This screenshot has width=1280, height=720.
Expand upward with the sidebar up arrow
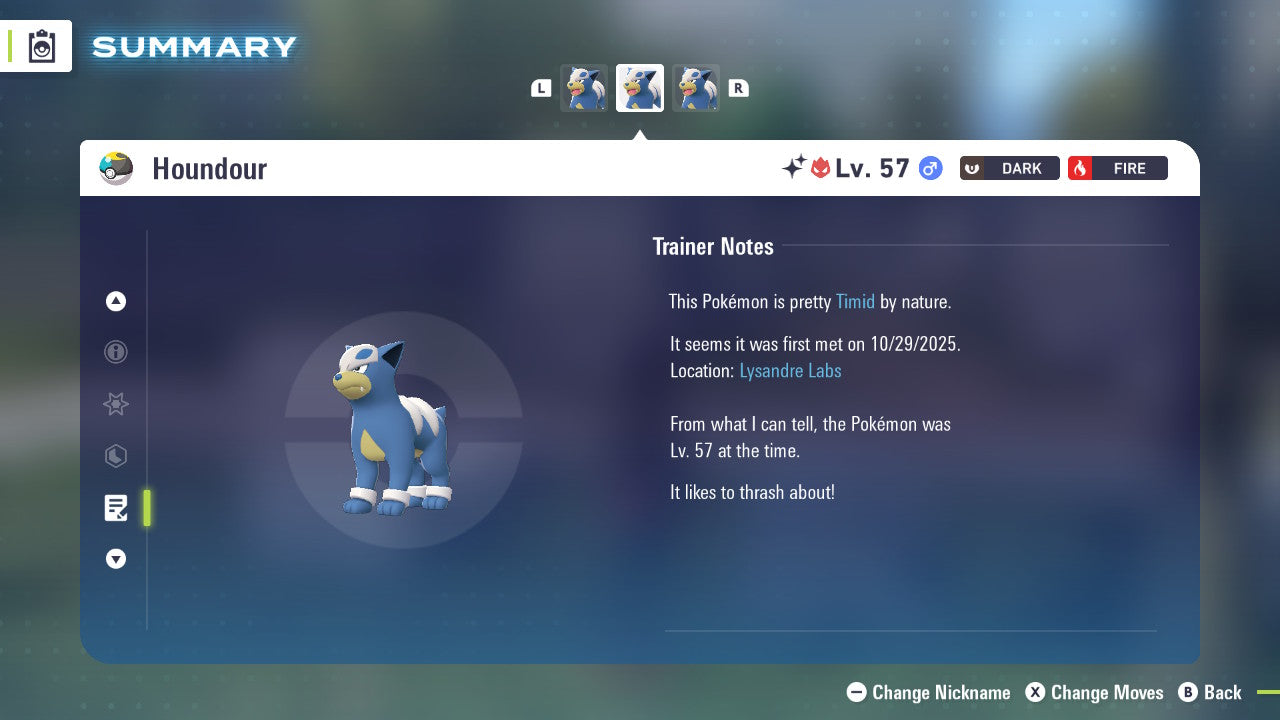tap(115, 301)
